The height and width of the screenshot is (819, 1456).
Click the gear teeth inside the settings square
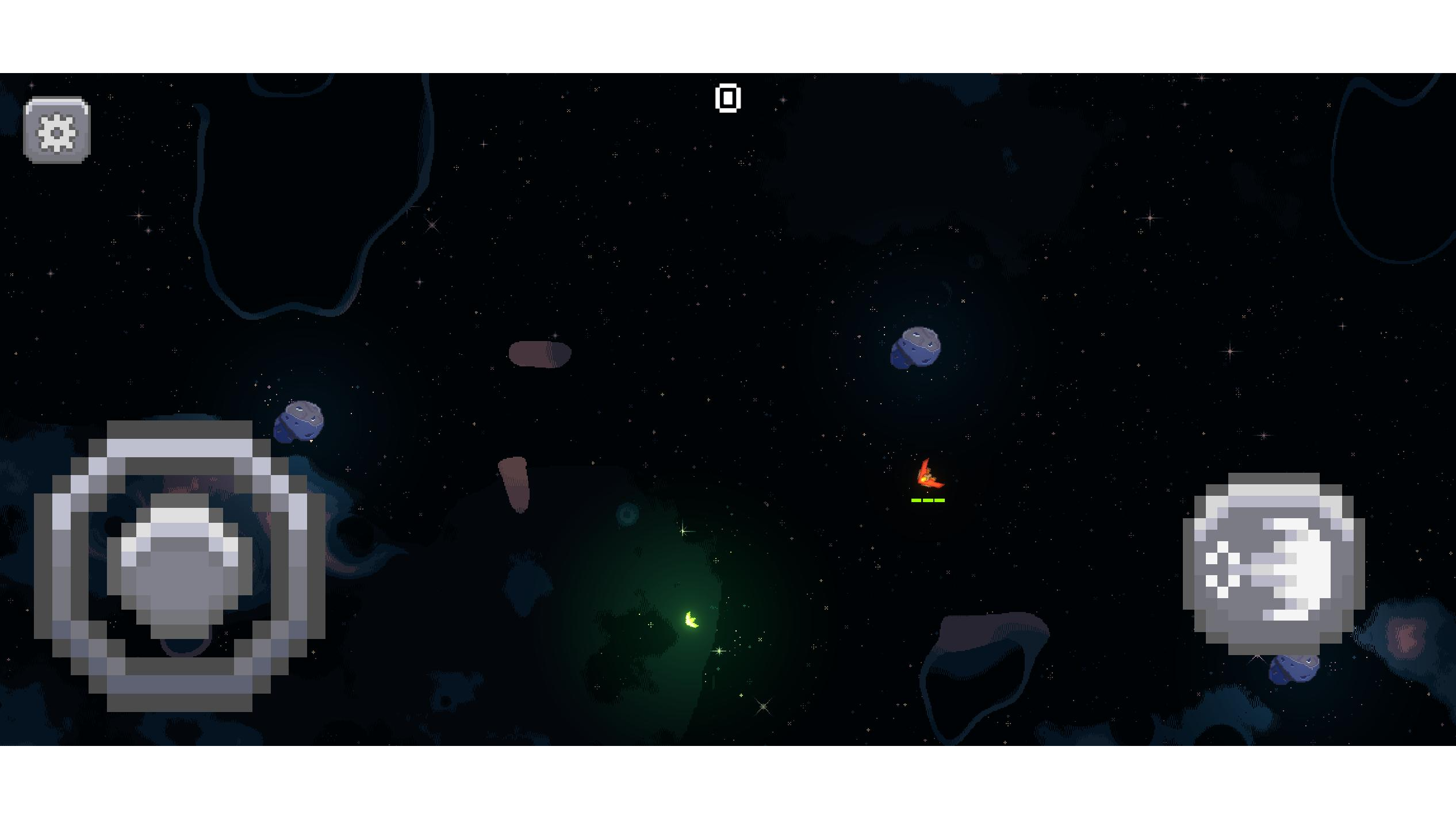pyautogui.click(x=56, y=129)
